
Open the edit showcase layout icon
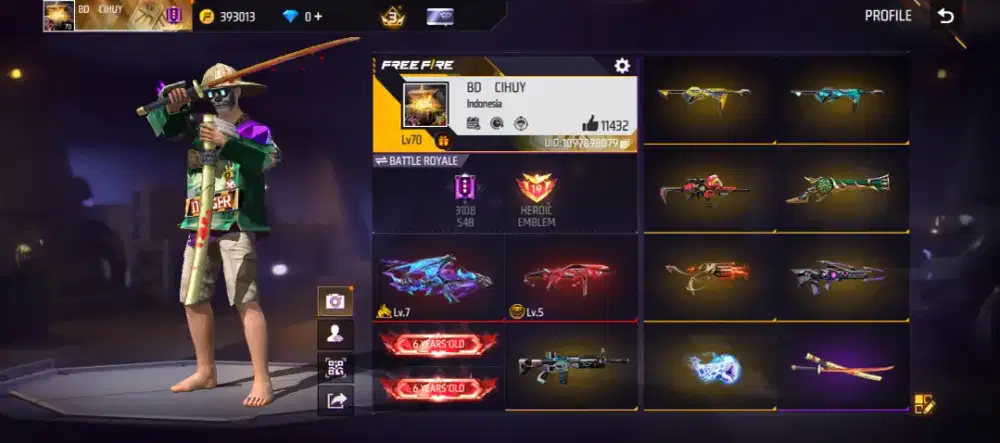923,404
